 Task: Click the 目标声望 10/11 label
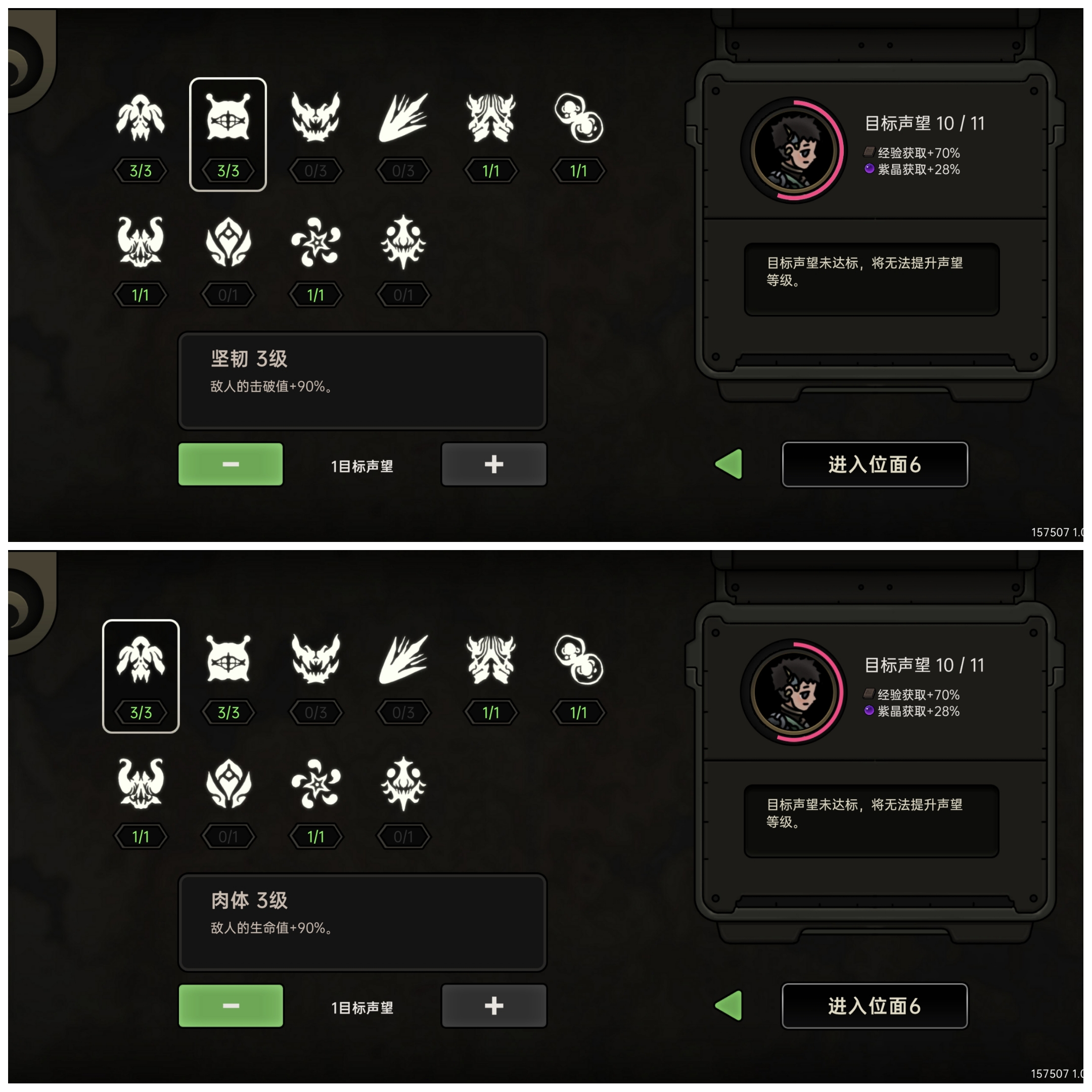(x=925, y=123)
